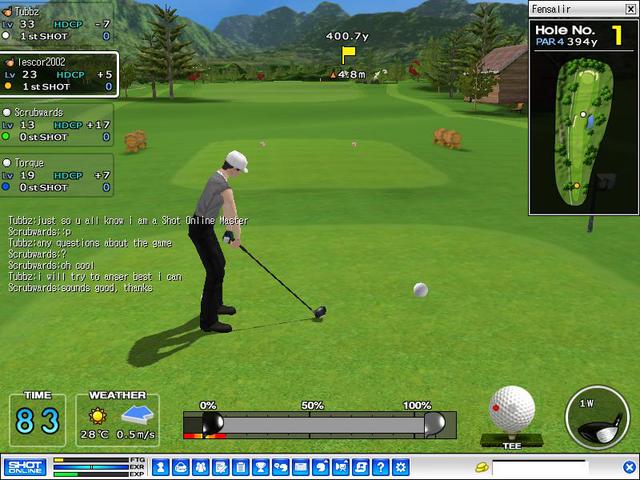The image size is (640, 480).
Task: Click the shot power gauge bar
Action: tap(320, 424)
